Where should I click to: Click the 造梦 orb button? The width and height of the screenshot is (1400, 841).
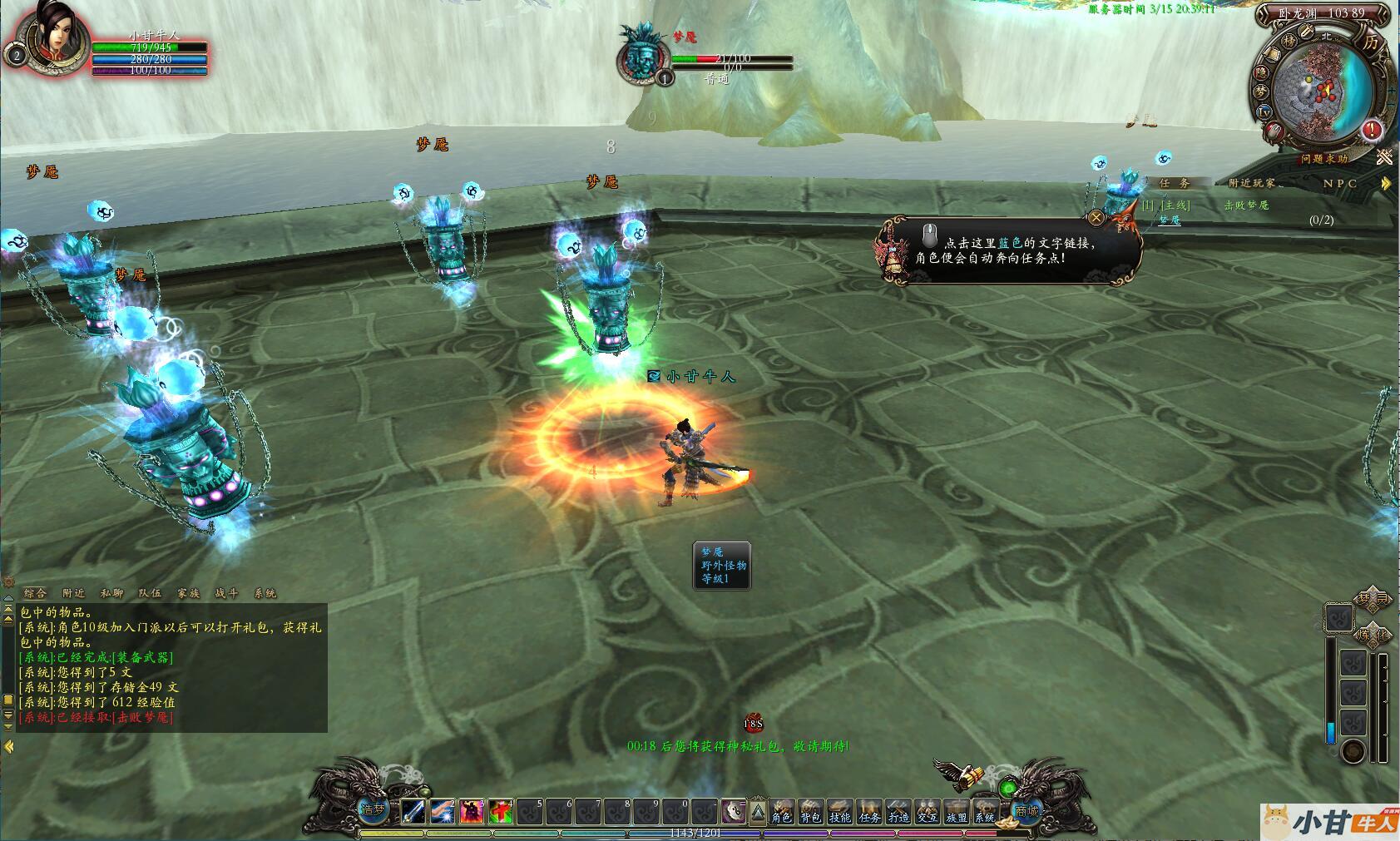373,809
